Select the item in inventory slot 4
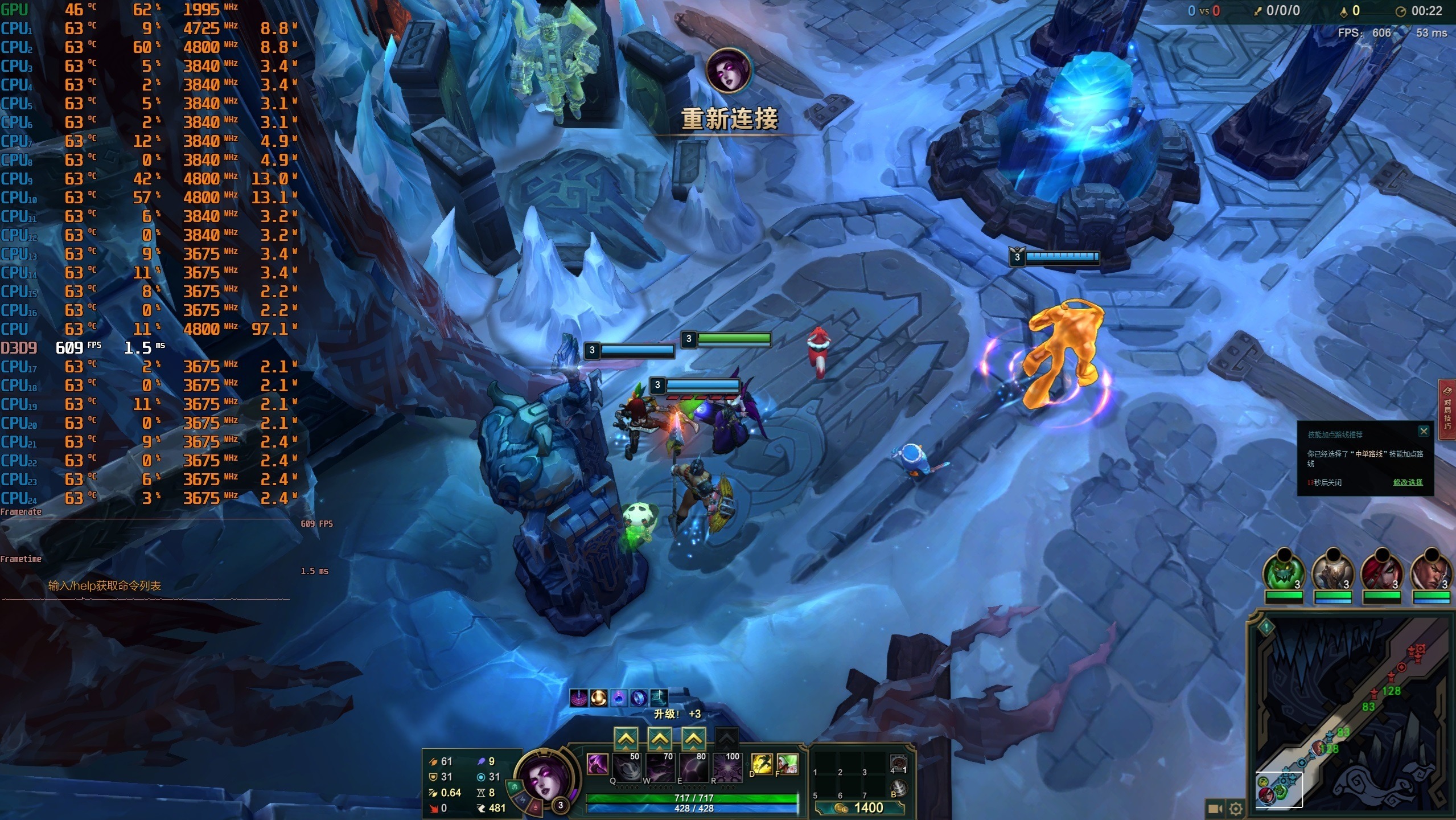 point(898,763)
